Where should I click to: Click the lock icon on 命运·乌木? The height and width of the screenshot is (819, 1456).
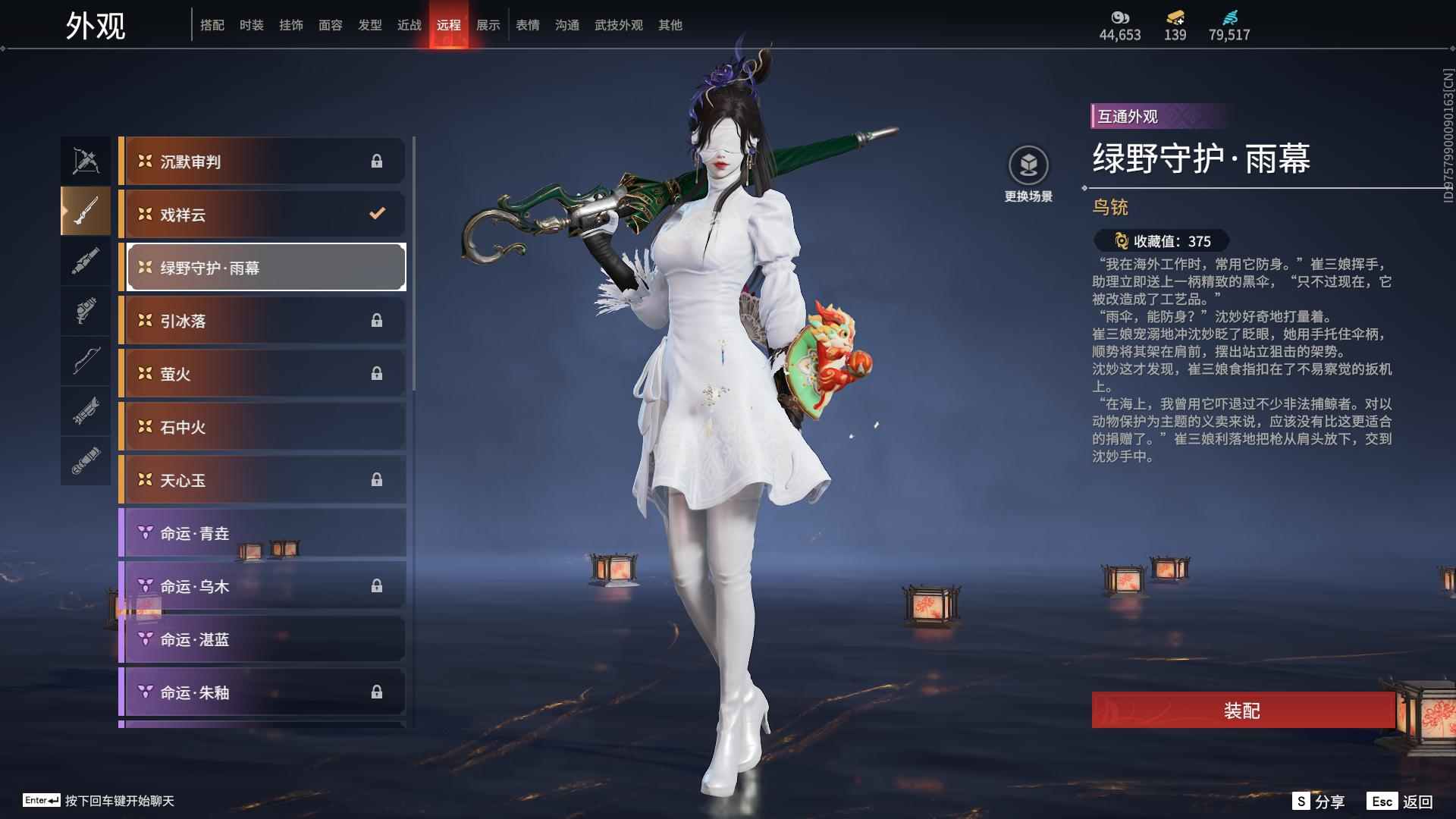tap(377, 585)
